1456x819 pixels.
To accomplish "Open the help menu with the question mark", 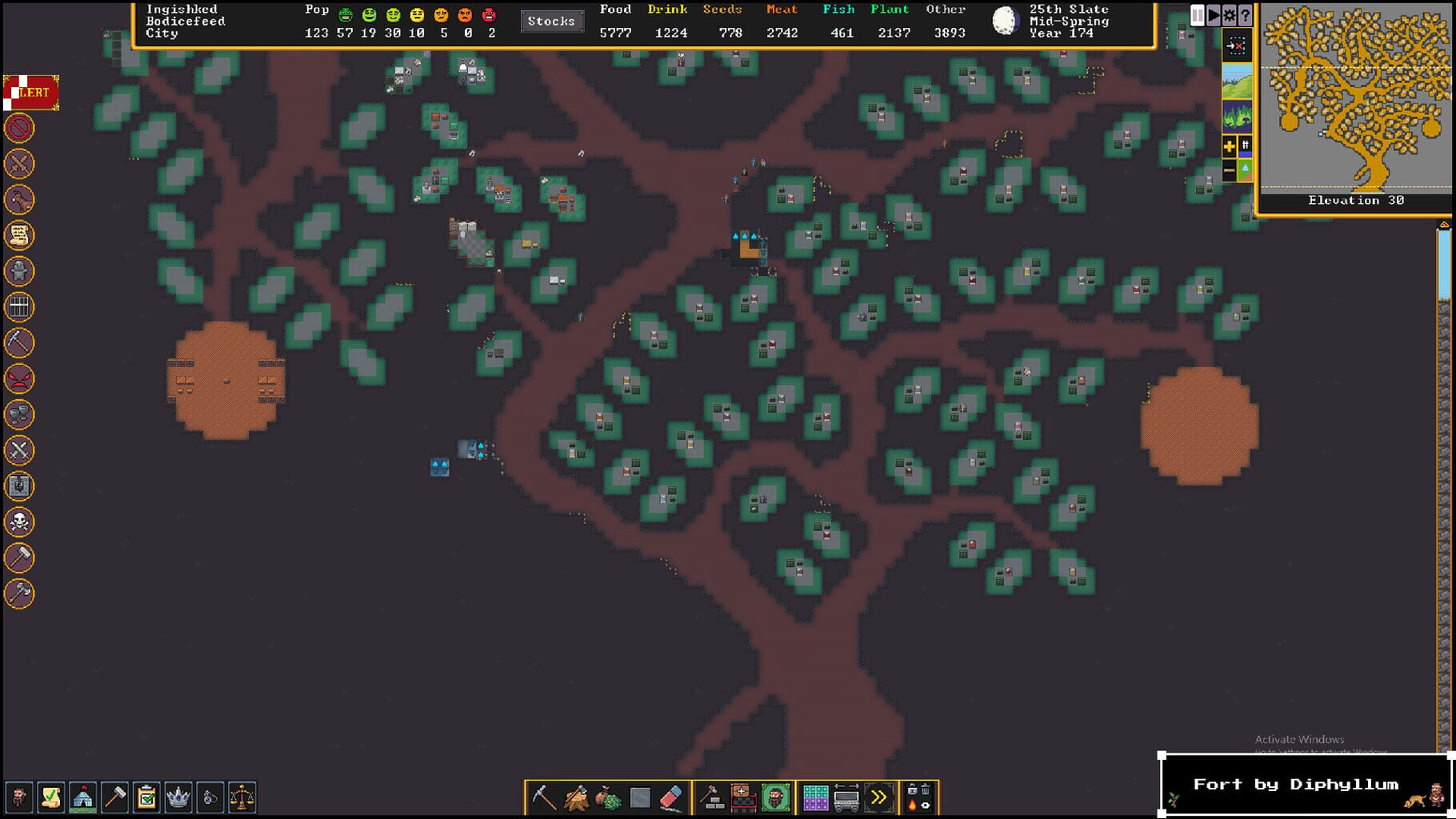I will pos(1246,14).
